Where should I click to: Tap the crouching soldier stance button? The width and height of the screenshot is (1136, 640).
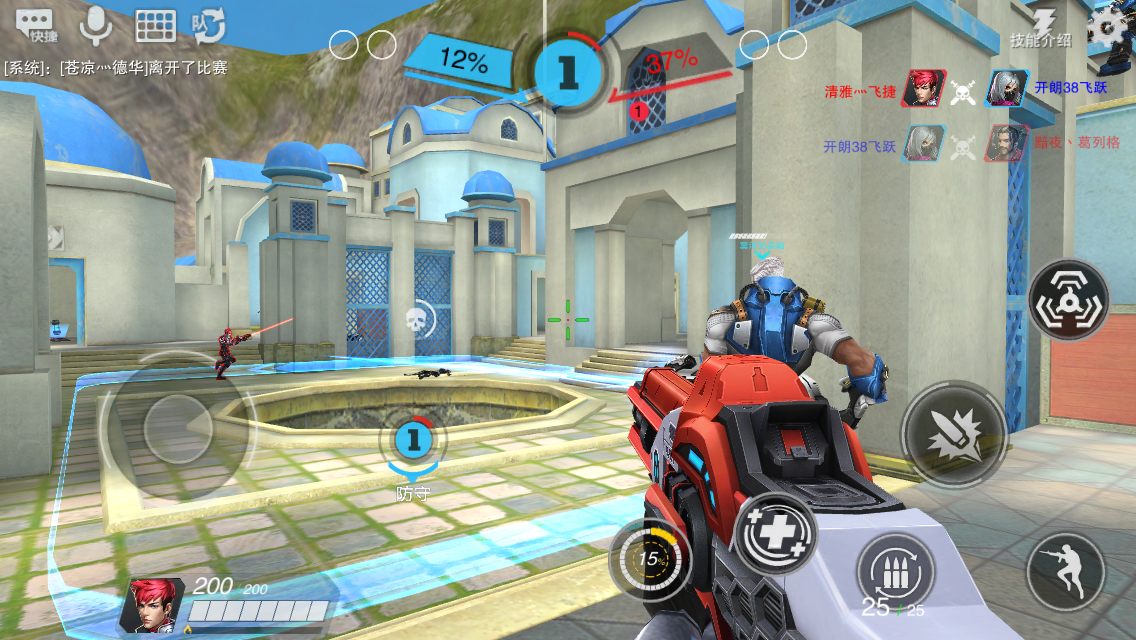[x=1066, y=572]
